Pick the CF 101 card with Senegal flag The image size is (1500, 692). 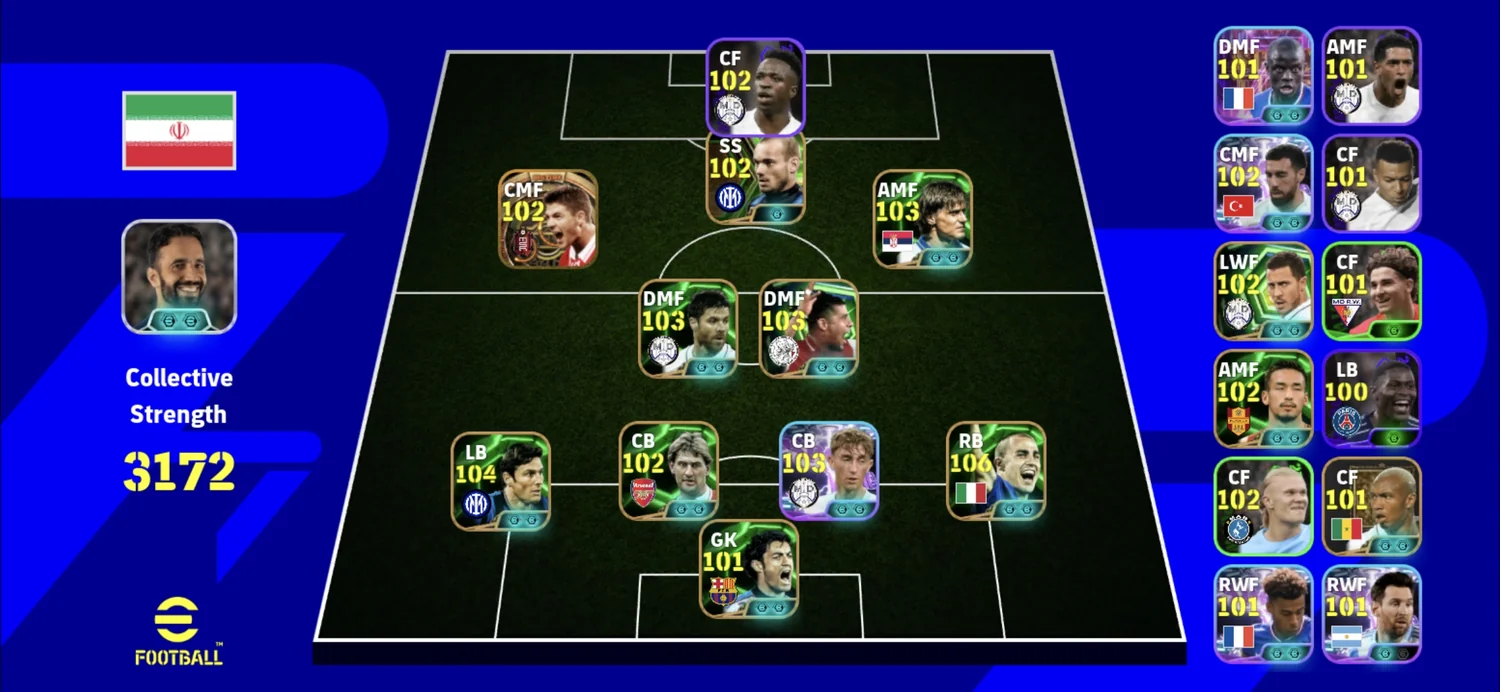[x=1371, y=506]
